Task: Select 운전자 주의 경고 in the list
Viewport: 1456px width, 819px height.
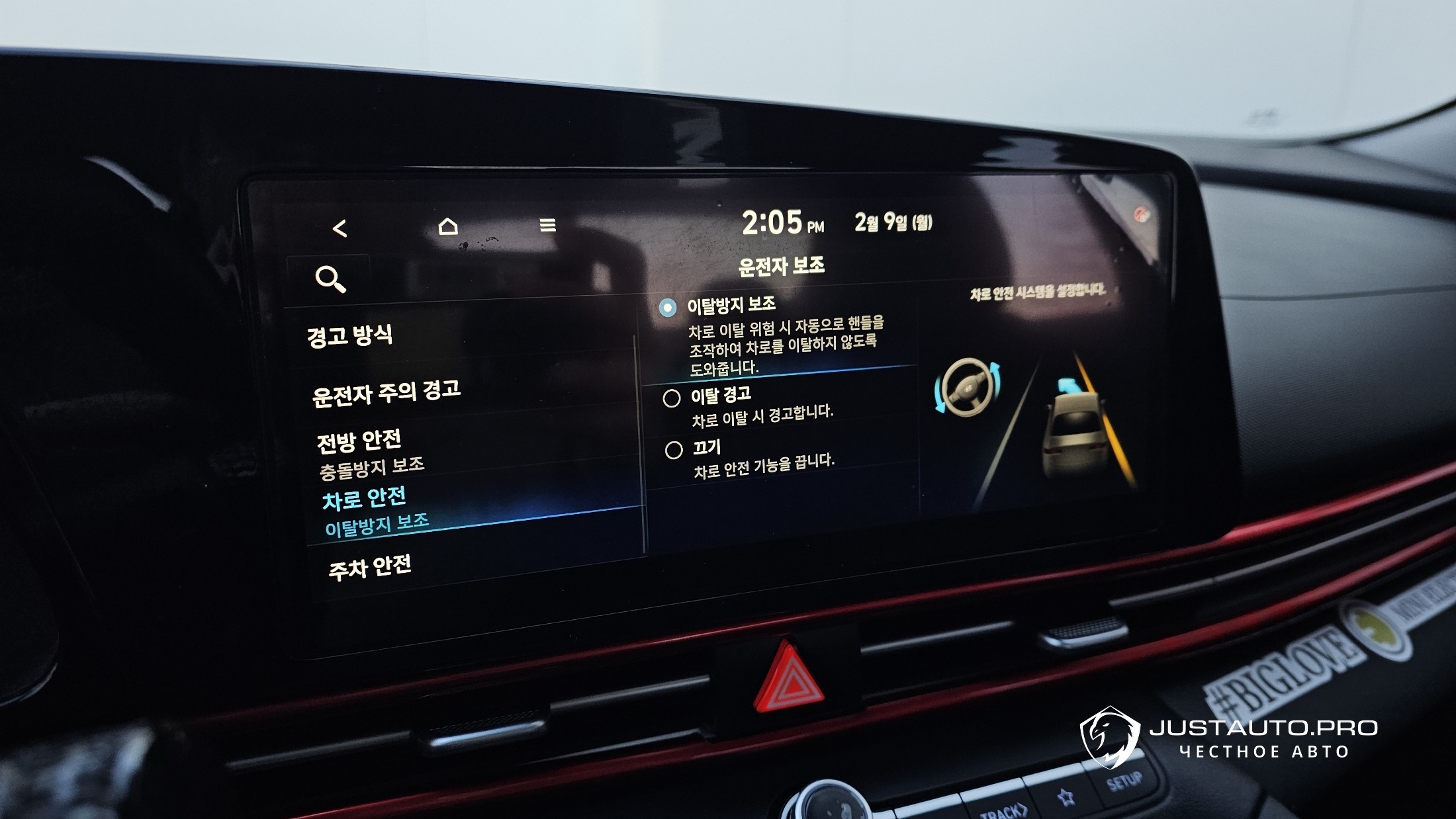Action: click(386, 392)
